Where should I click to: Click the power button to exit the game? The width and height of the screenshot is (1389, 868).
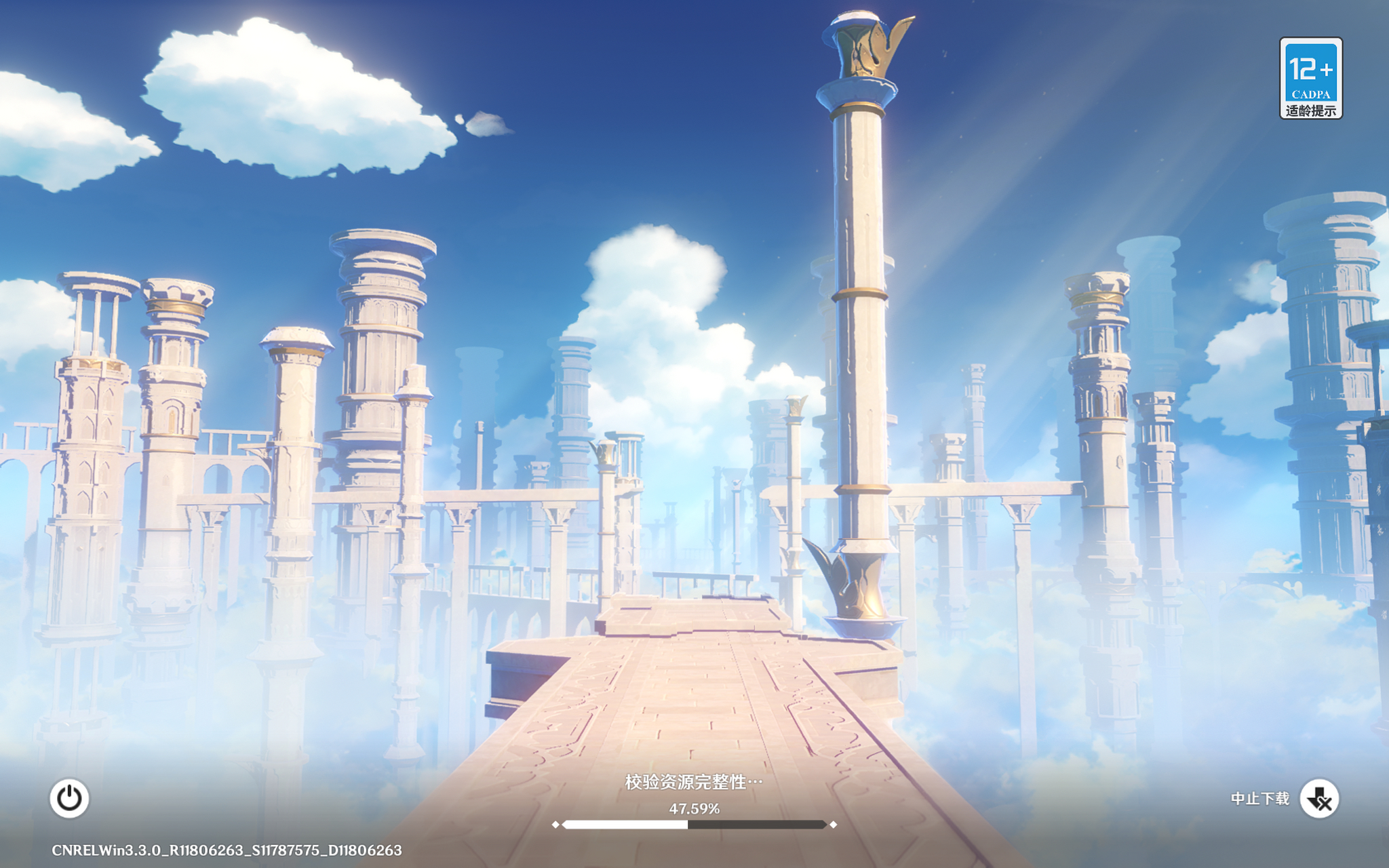click(x=69, y=798)
